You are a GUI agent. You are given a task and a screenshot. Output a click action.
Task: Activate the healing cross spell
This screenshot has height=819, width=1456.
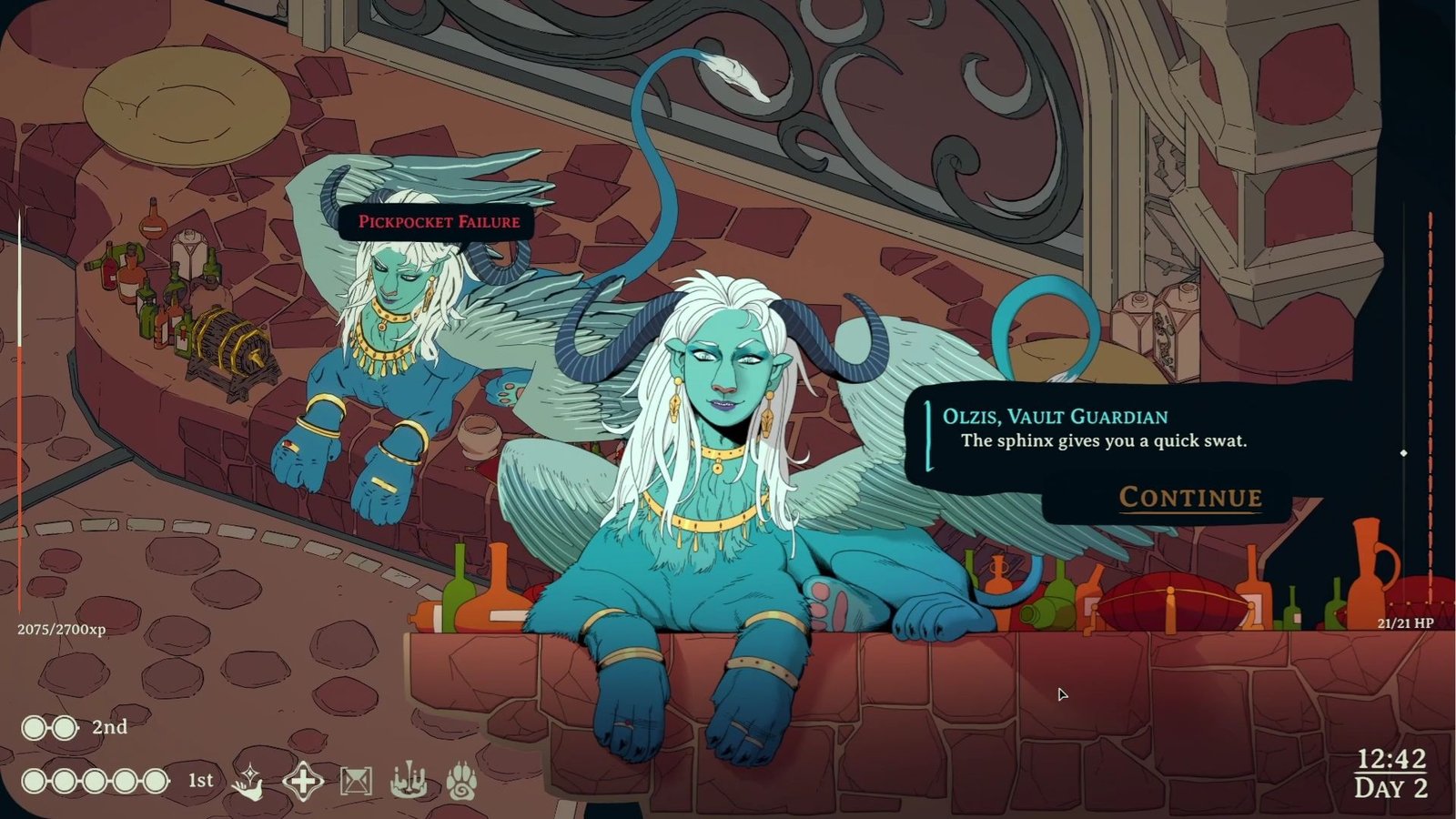click(x=302, y=781)
